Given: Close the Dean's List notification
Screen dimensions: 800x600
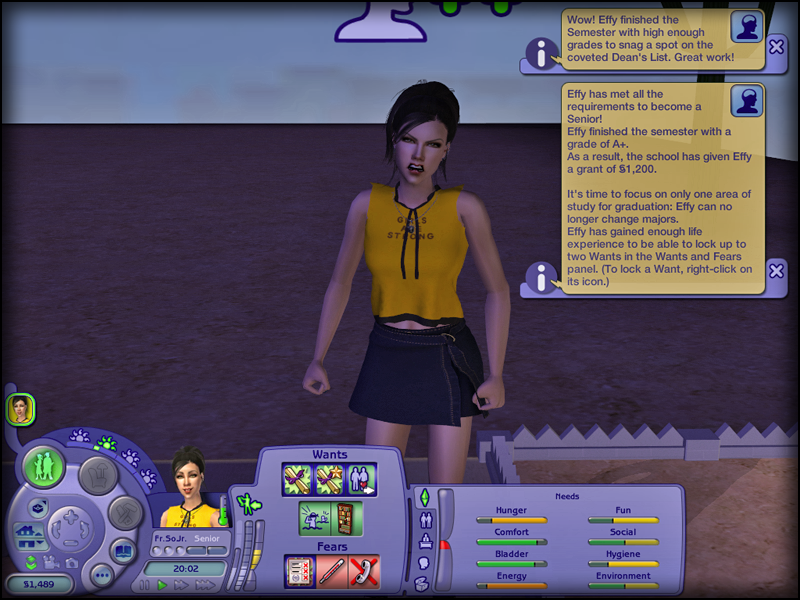Looking at the screenshot, I should 776,46.
